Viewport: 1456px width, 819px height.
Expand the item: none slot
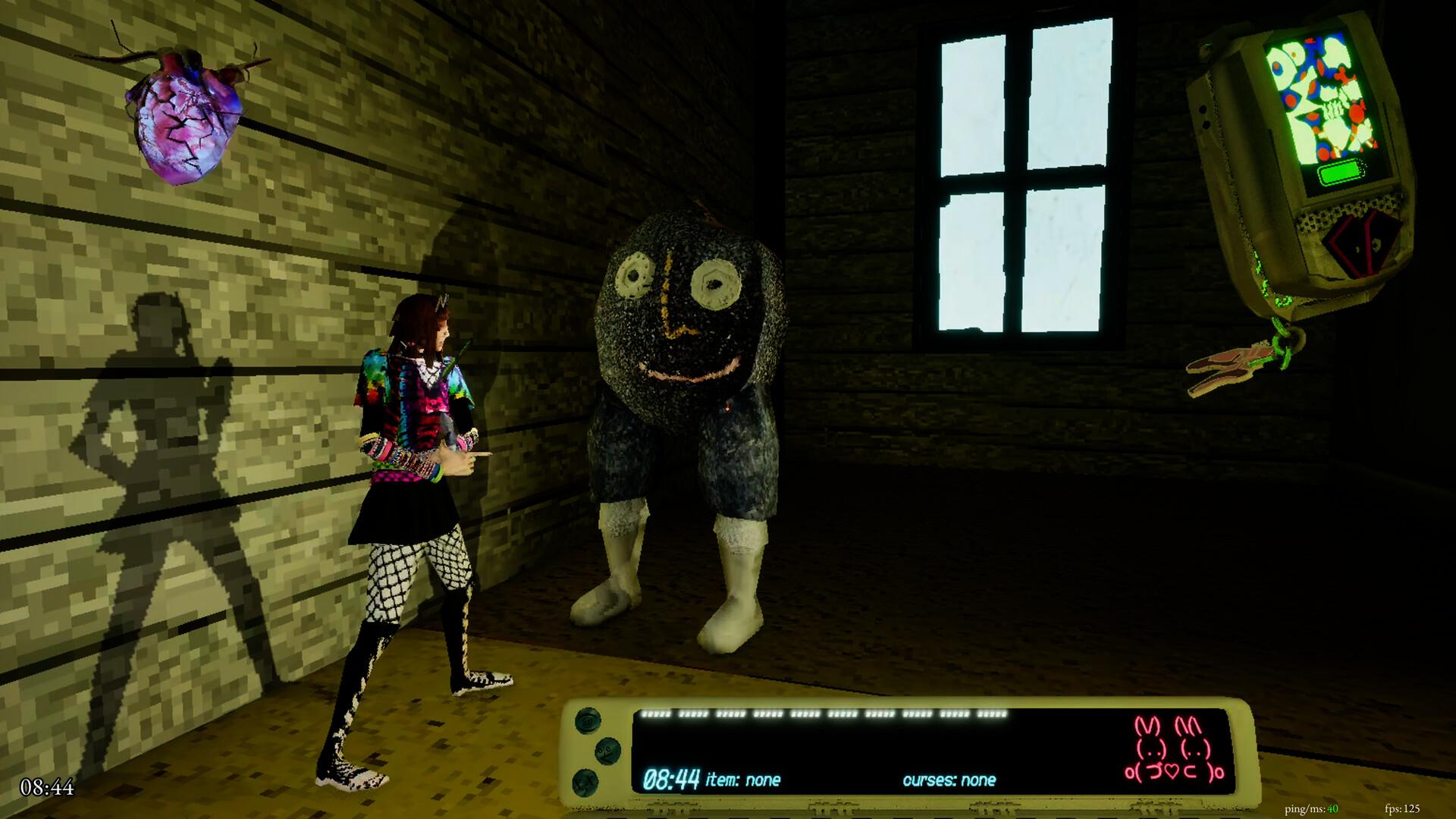[x=743, y=780]
